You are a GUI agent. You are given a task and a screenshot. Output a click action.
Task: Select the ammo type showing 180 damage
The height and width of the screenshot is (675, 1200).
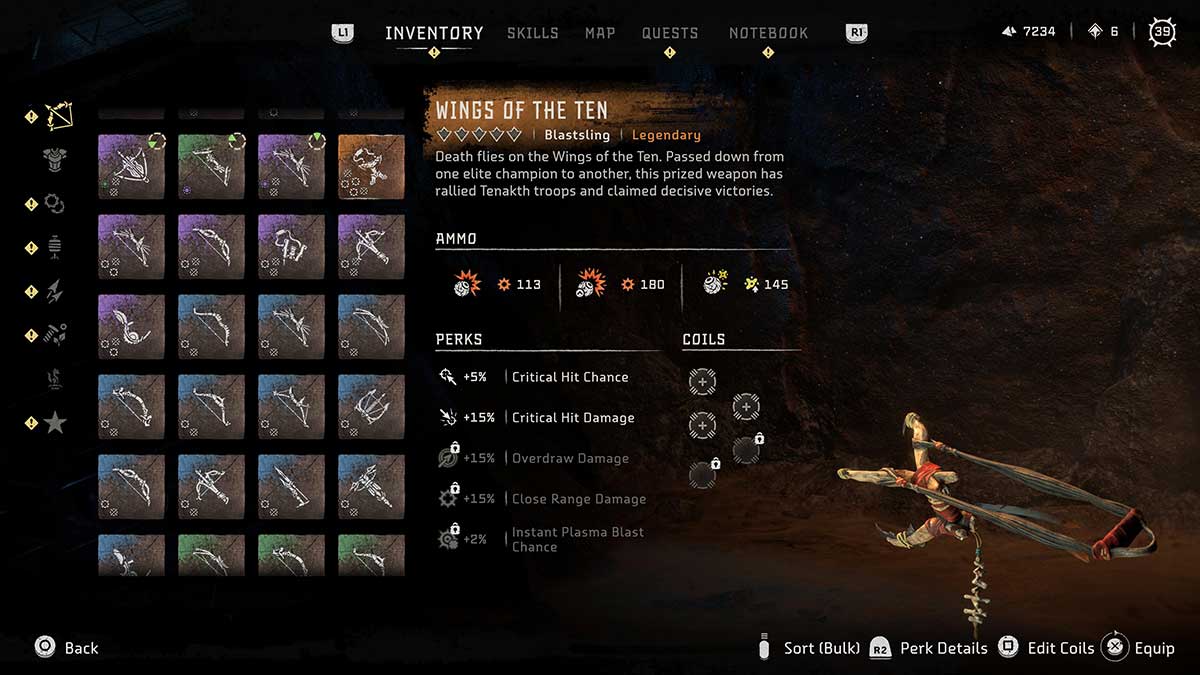pos(620,284)
